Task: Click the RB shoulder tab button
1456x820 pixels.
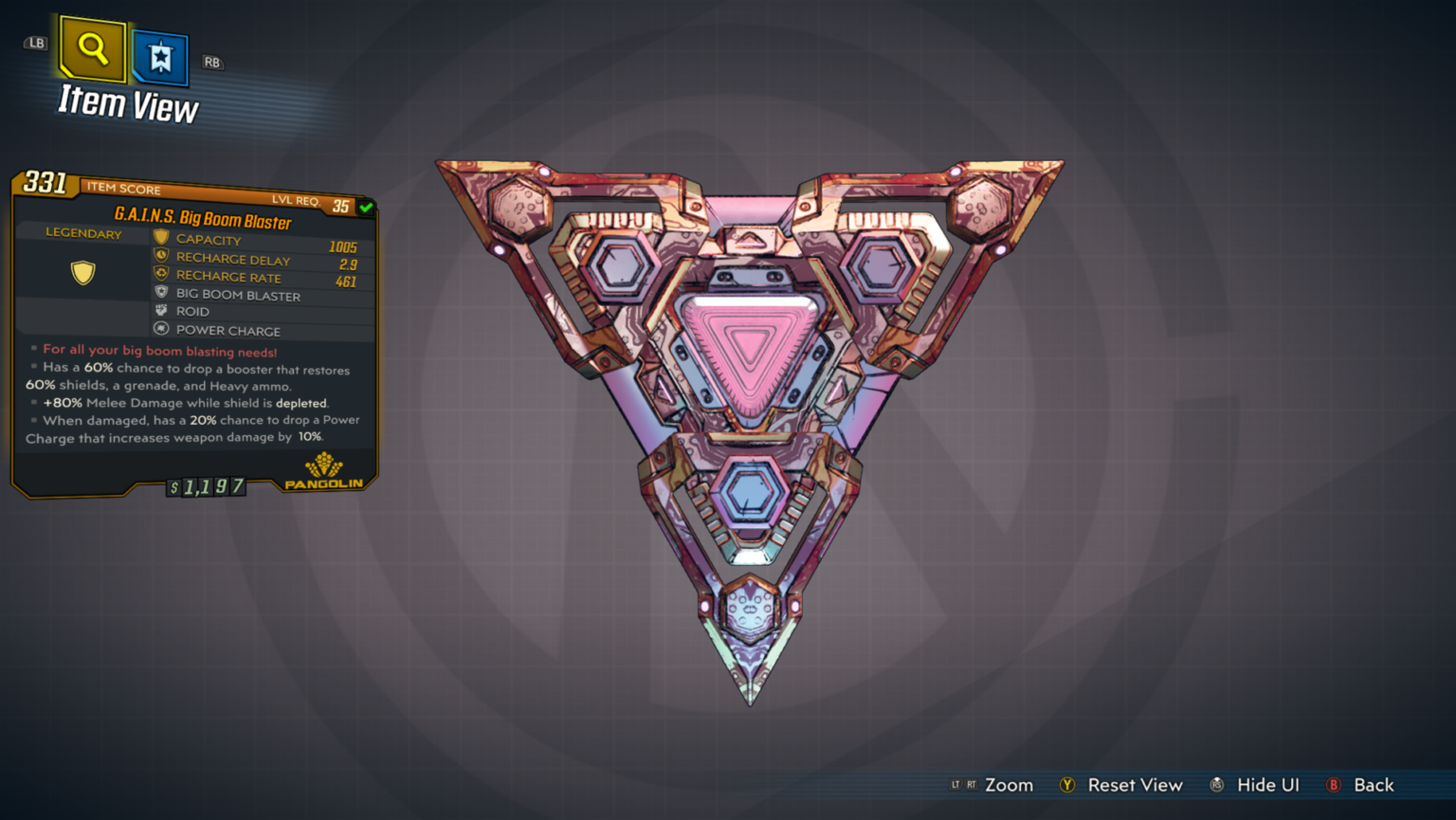Action: pyautogui.click(x=212, y=63)
